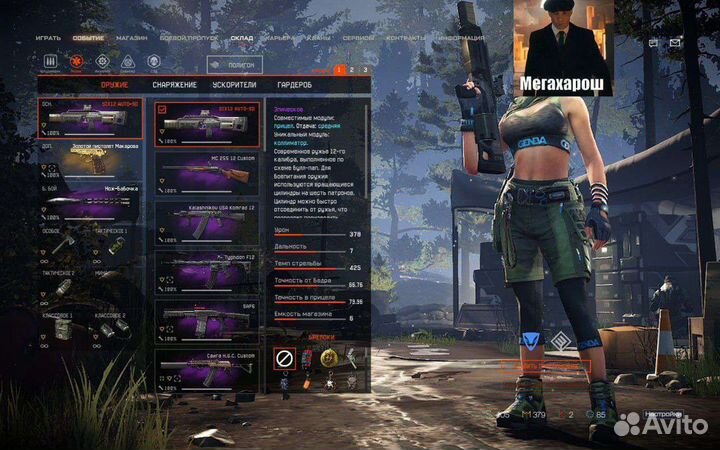Screen dimensions: 720x450
Task: Open the МАГАЗИН shop
Action: [132, 38]
